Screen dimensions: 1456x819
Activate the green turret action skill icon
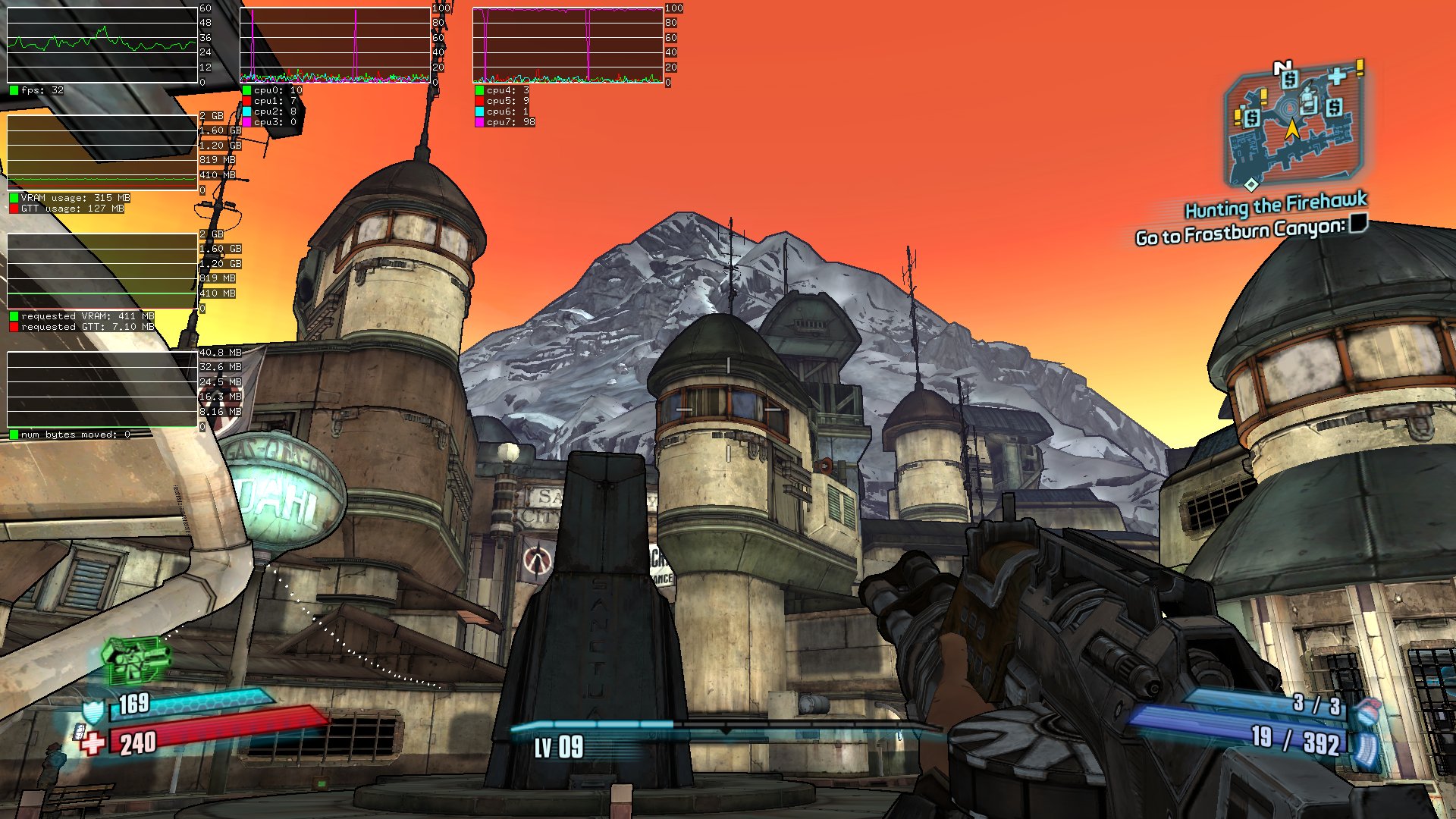click(135, 658)
